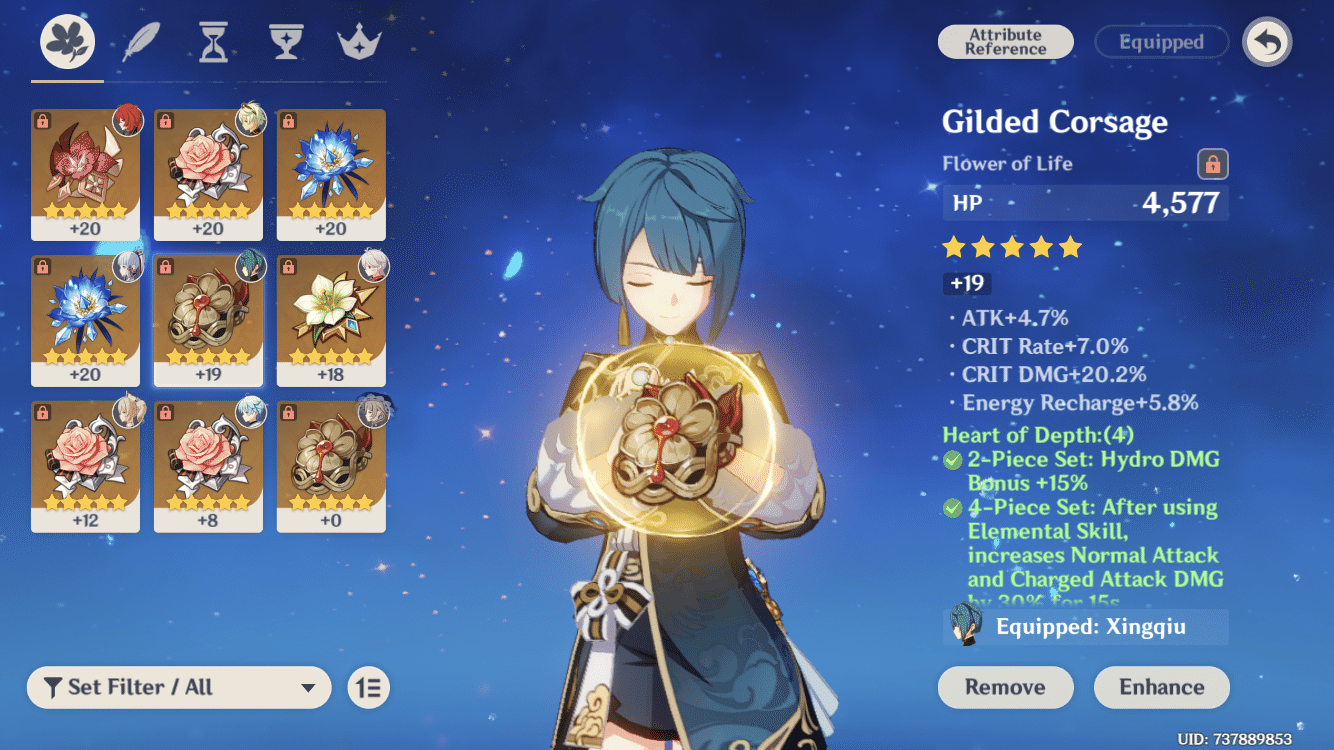1334x750 pixels.
Task: Open the Attribute Reference panel
Action: [1005, 42]
